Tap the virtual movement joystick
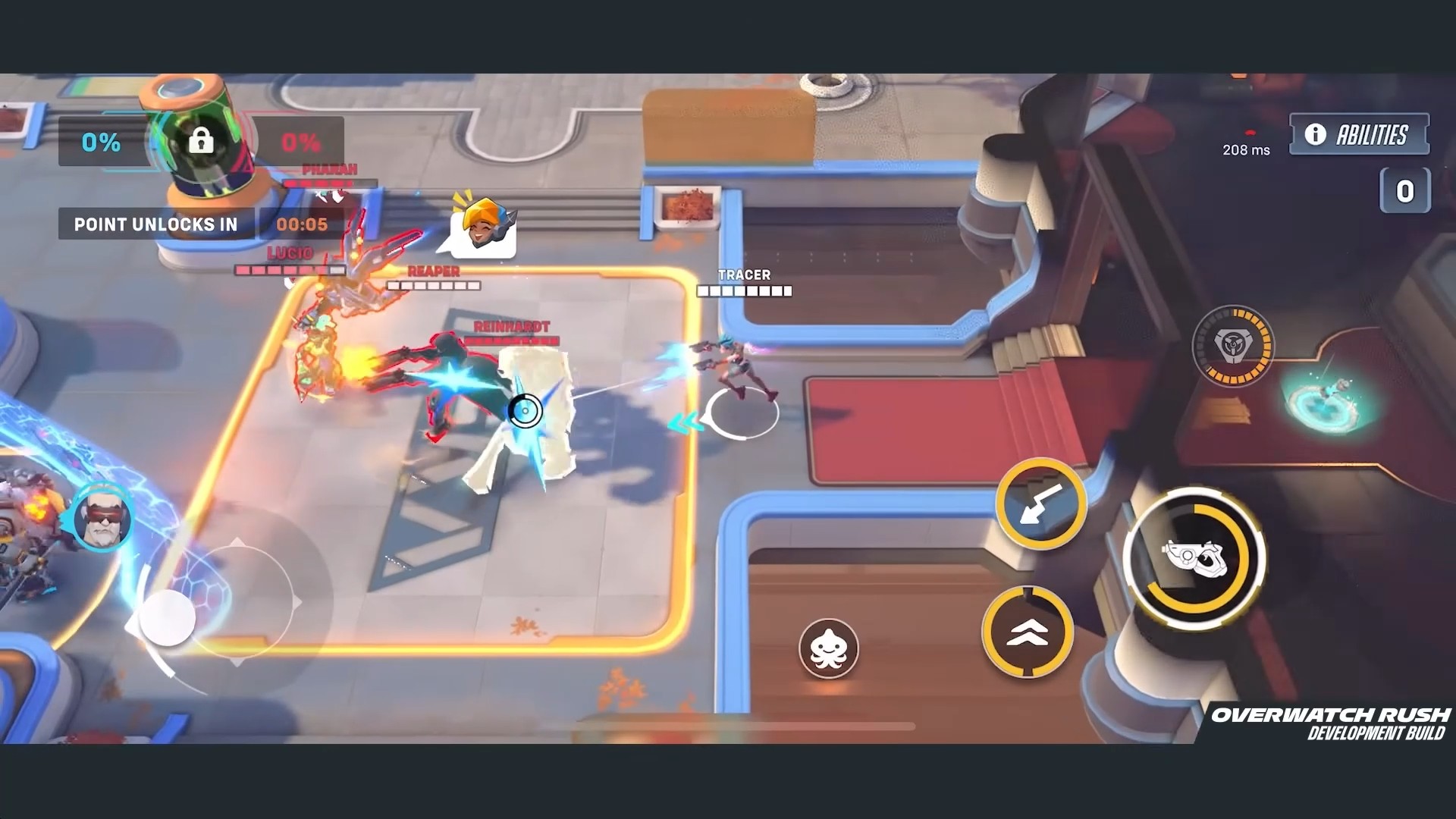The image size is (1456, 819). 168,620
